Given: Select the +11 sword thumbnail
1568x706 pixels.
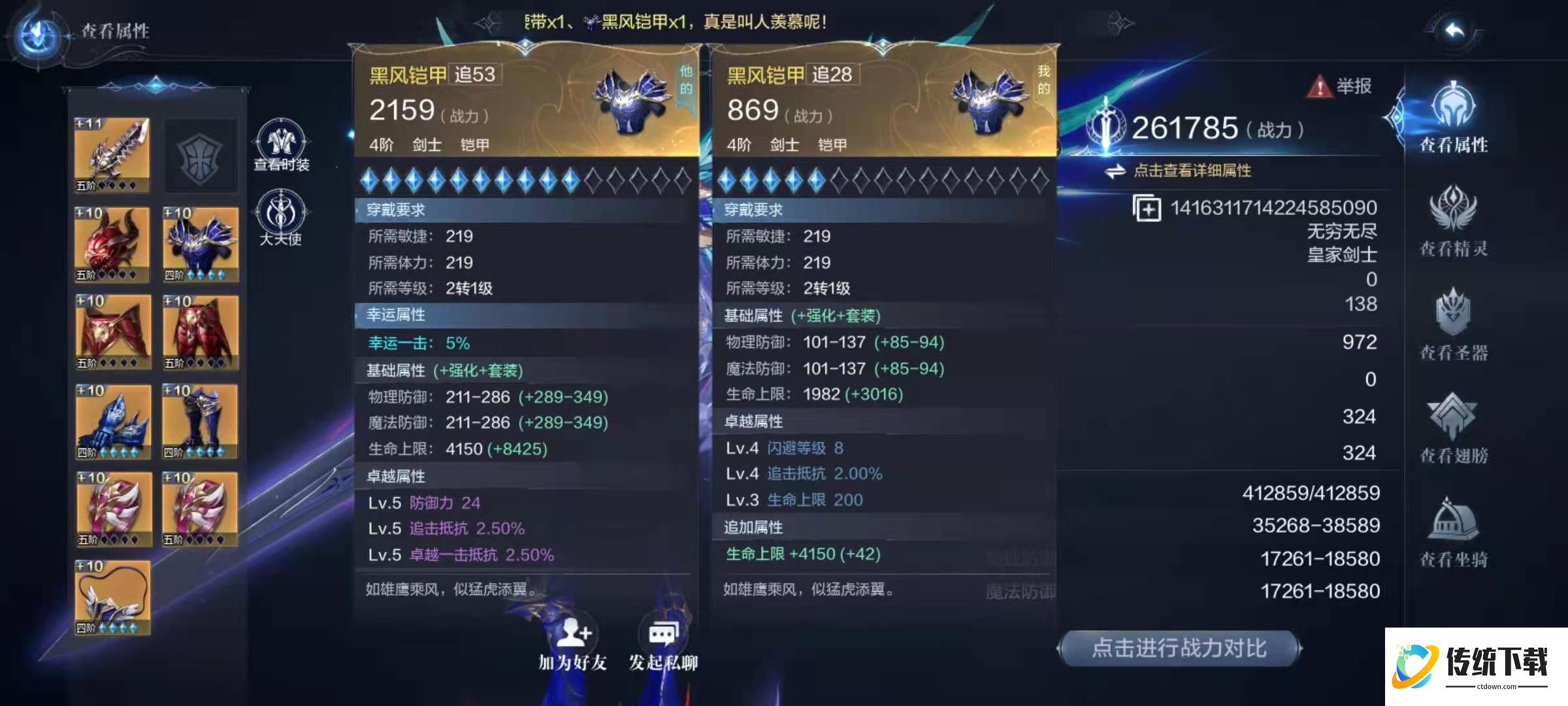Looking at the screenshot, I should coord(112,154).
